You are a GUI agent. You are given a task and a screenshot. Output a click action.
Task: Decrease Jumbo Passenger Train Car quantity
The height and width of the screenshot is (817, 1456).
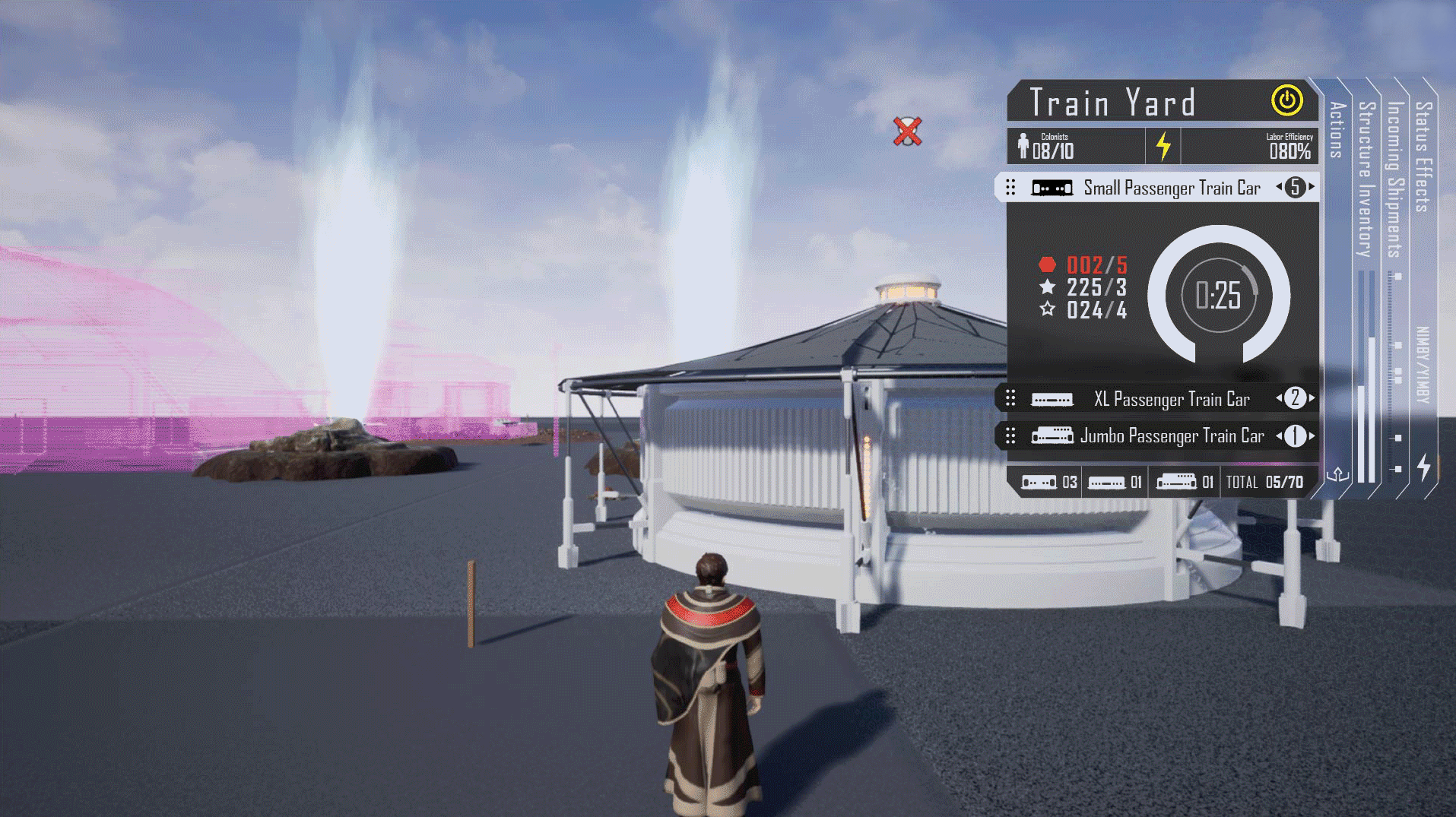click(x=1279, y=436)
